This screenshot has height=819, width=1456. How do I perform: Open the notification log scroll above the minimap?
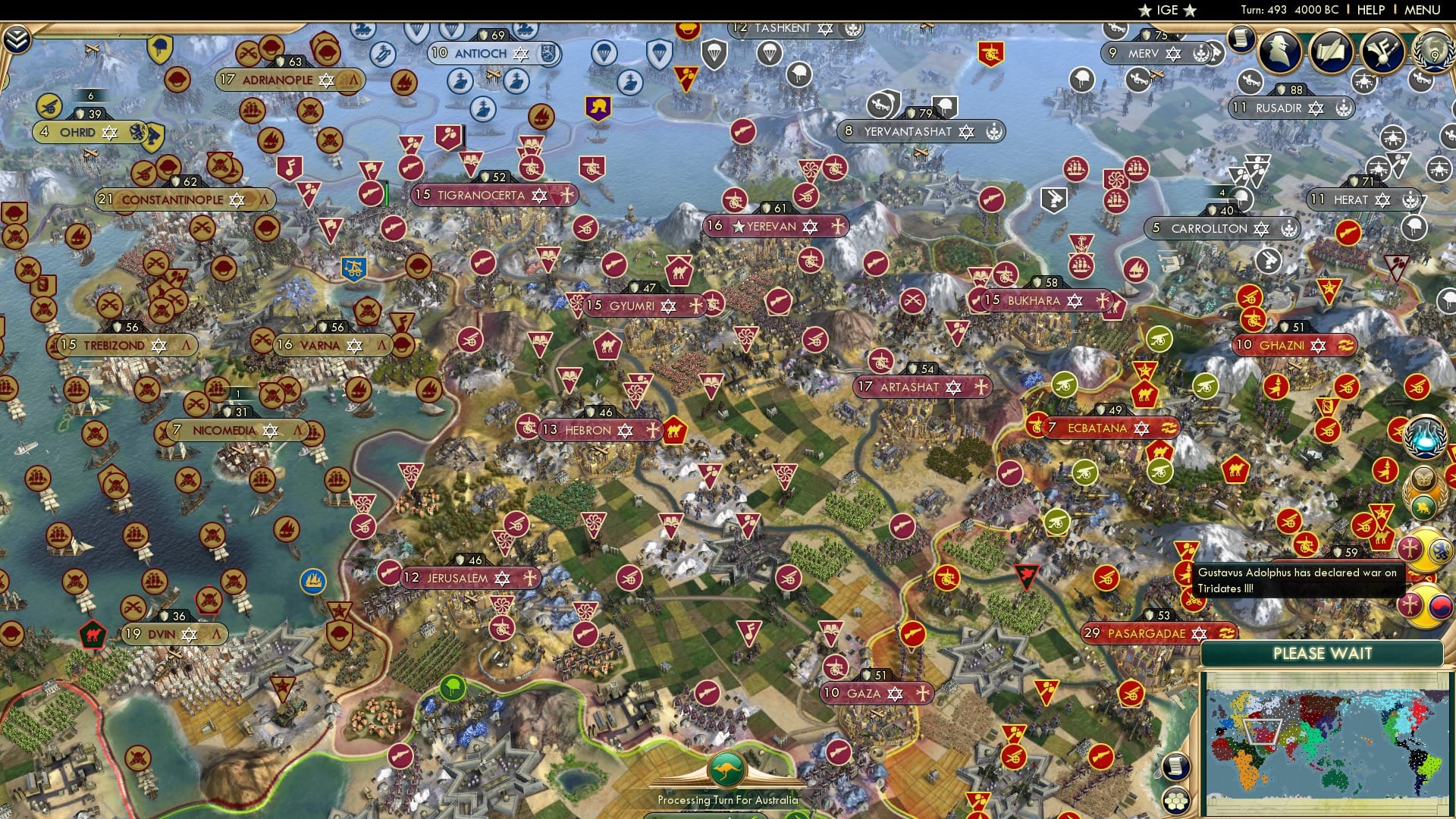pyautogui.click(x=1175, y=766)
